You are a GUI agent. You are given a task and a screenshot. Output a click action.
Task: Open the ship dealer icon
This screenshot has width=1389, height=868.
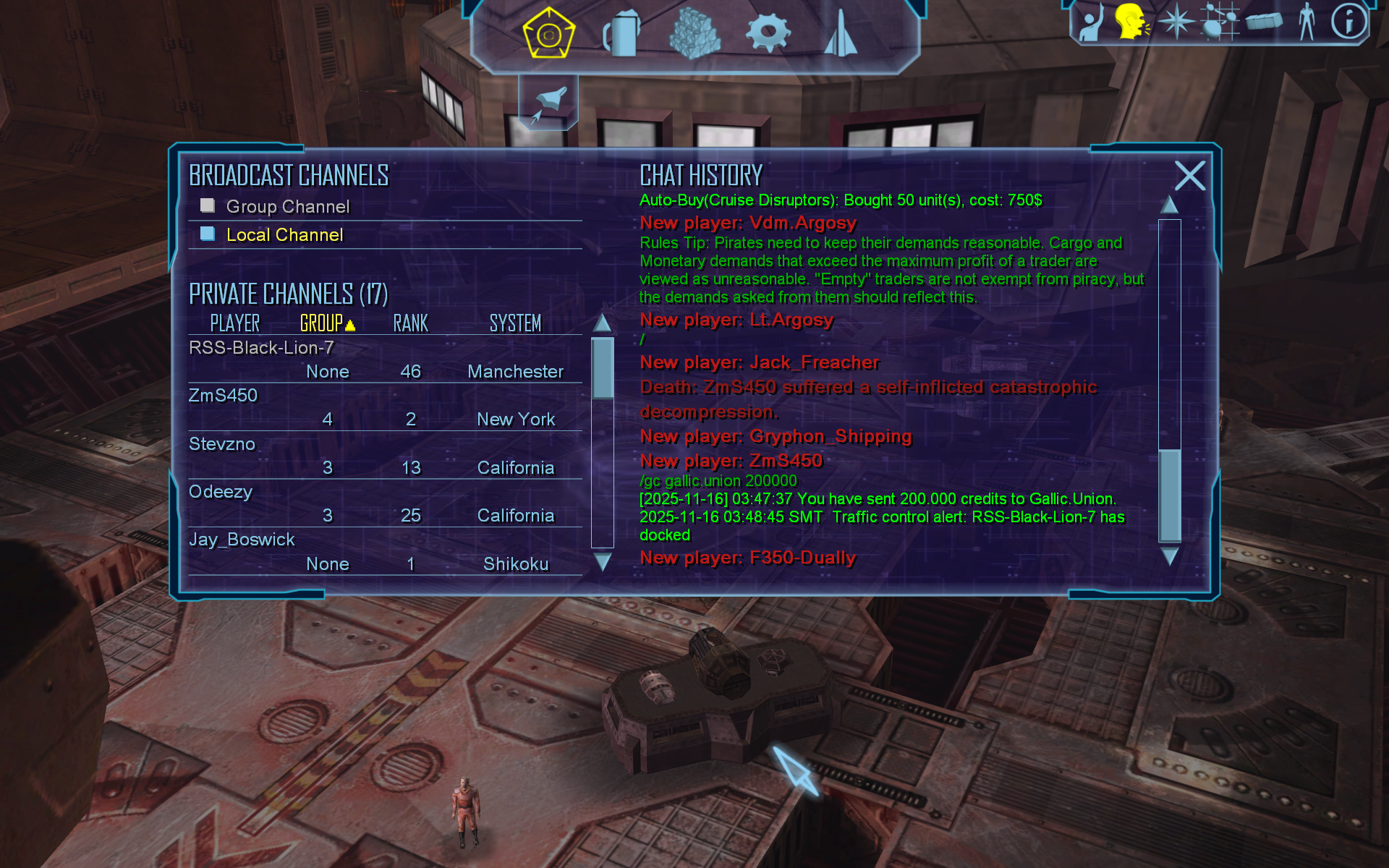point(841,33)
